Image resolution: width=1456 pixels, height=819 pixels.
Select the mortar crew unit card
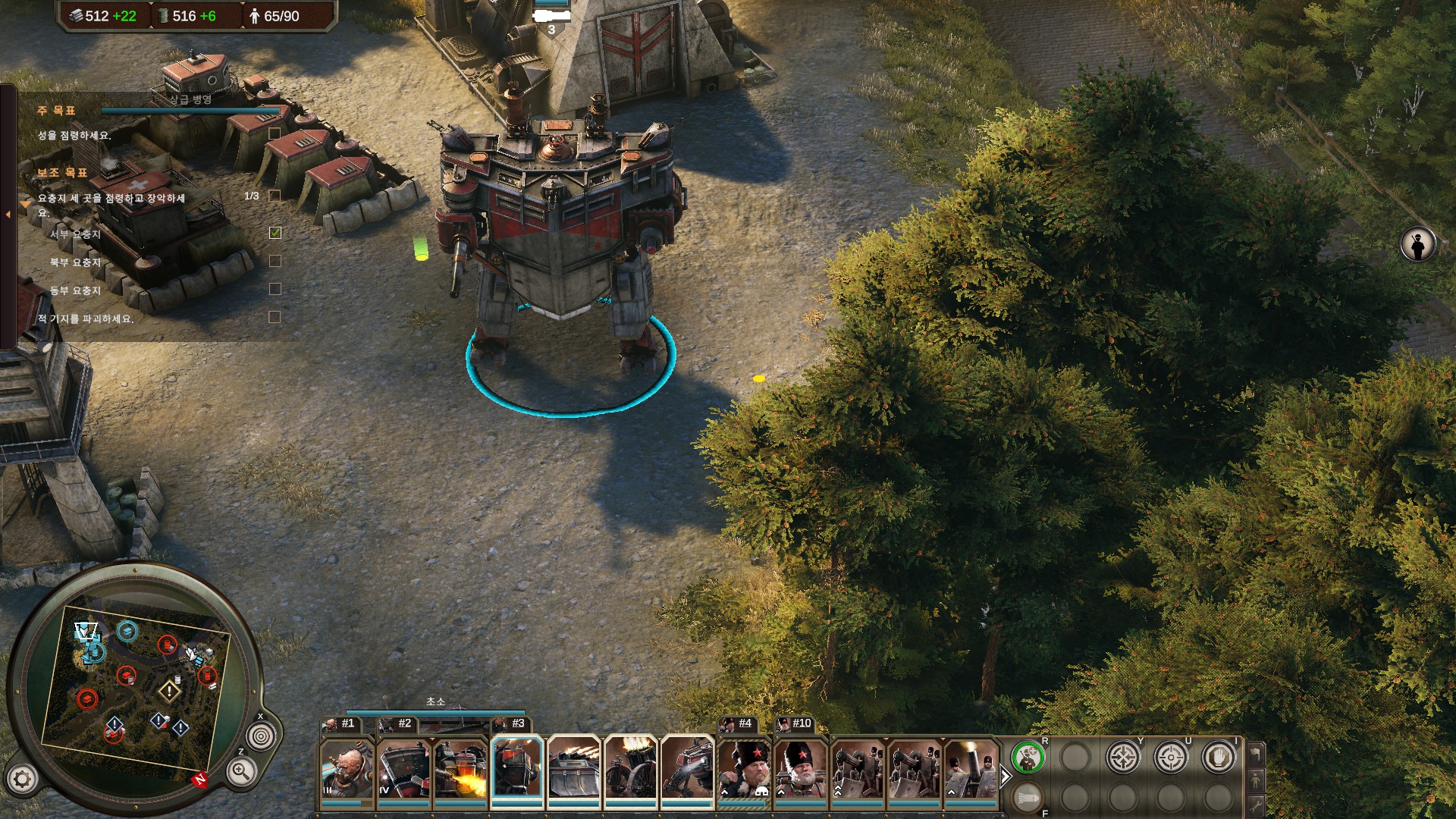pos(971,770)
